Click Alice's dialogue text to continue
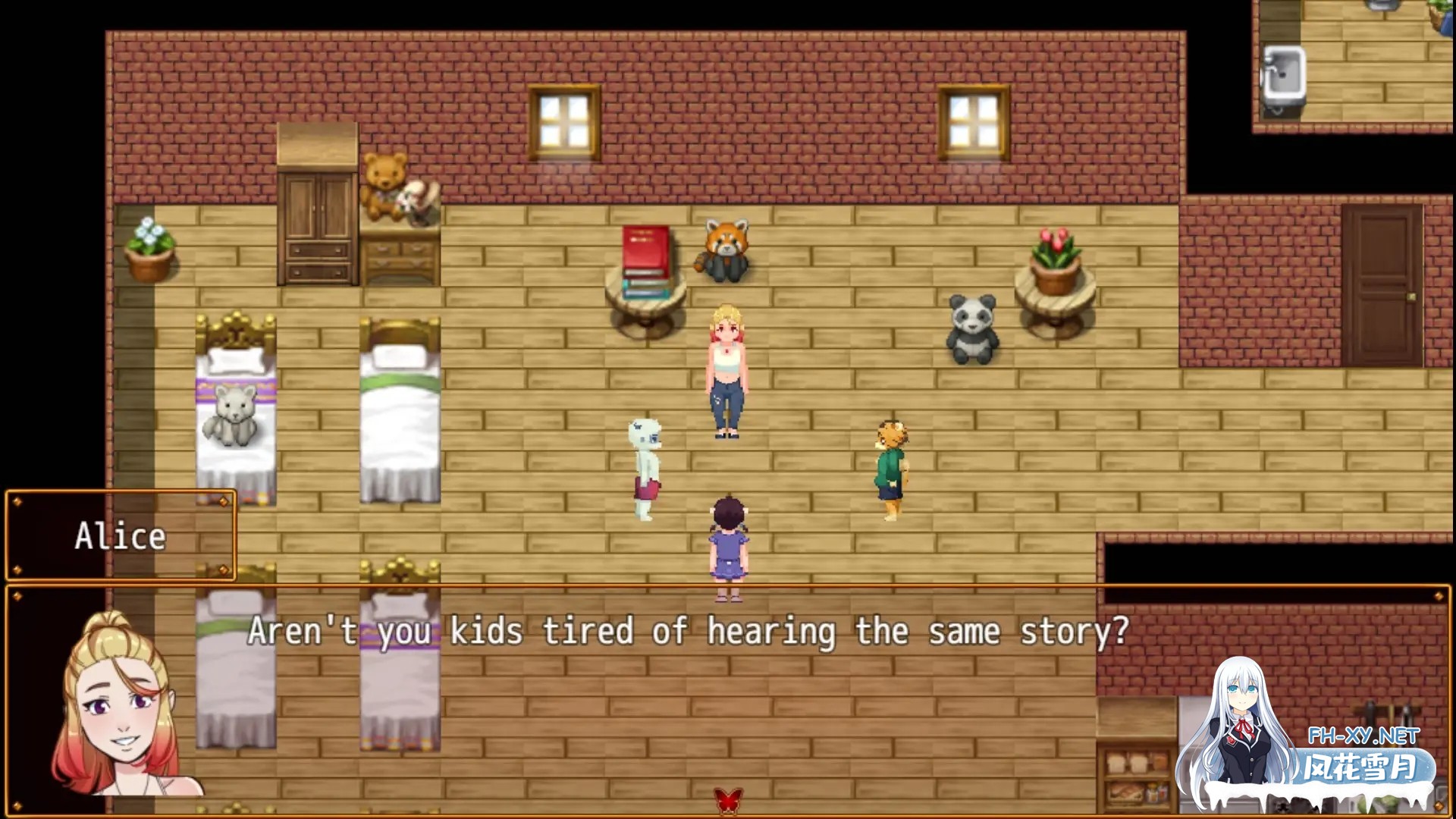Image resolution: width=1456 pixels, height=819 pixels. pos(688,632)
